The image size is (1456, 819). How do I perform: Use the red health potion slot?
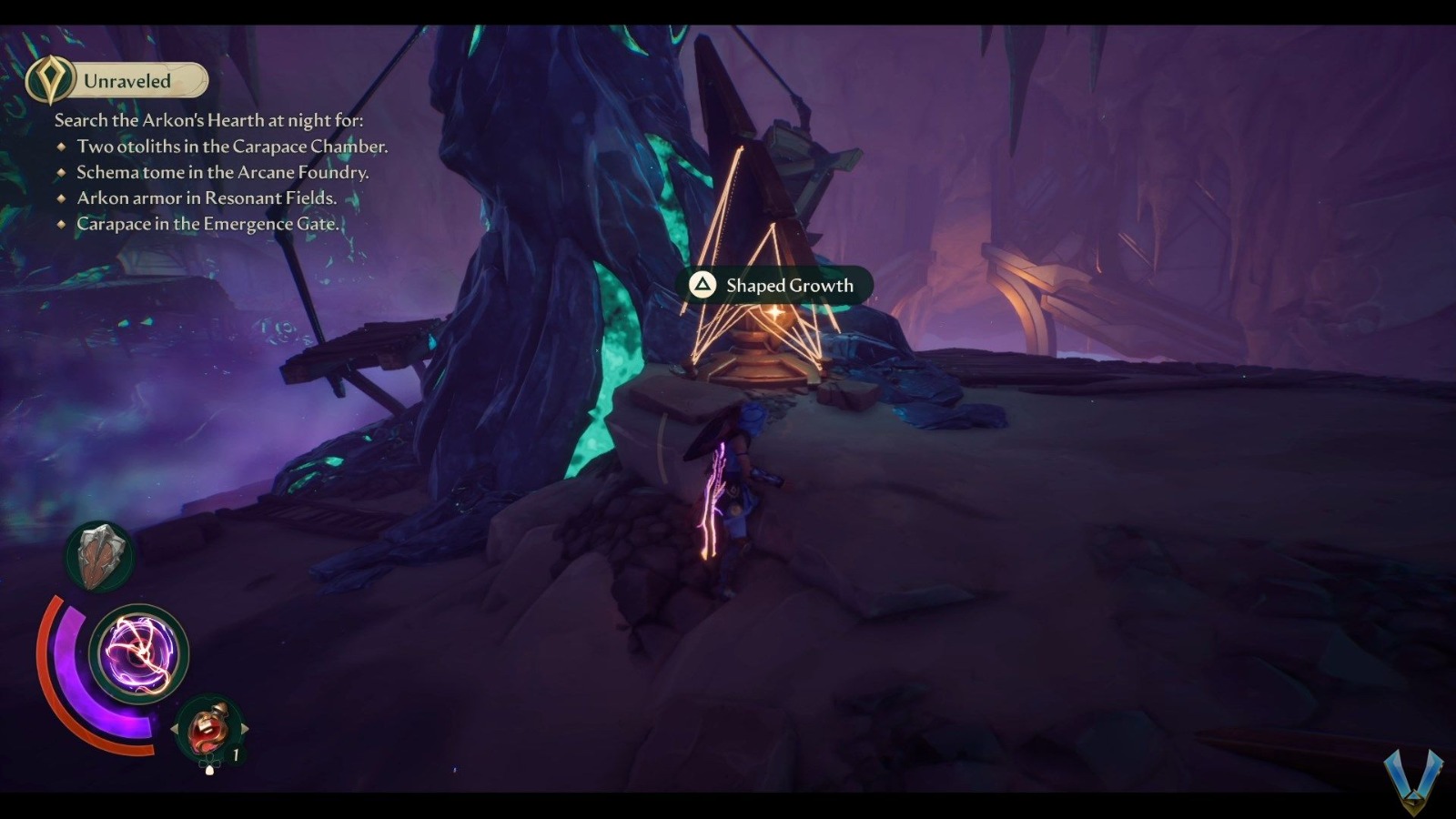pos(207,729)
